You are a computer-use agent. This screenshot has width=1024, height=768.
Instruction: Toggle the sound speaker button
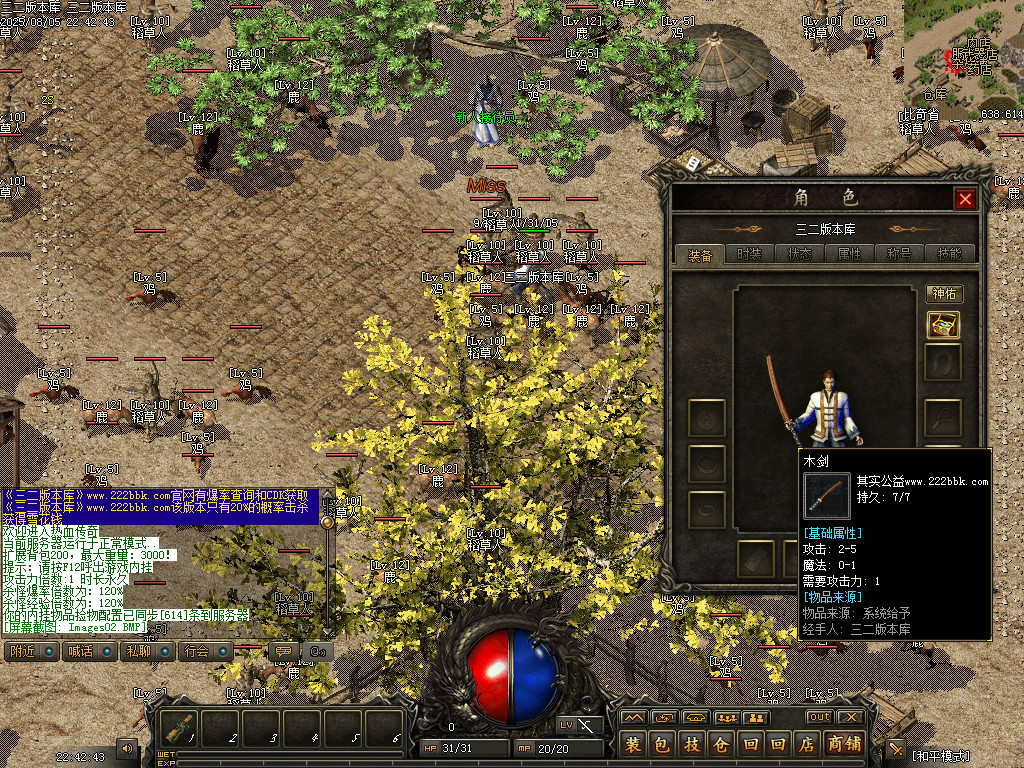point(128,747)
